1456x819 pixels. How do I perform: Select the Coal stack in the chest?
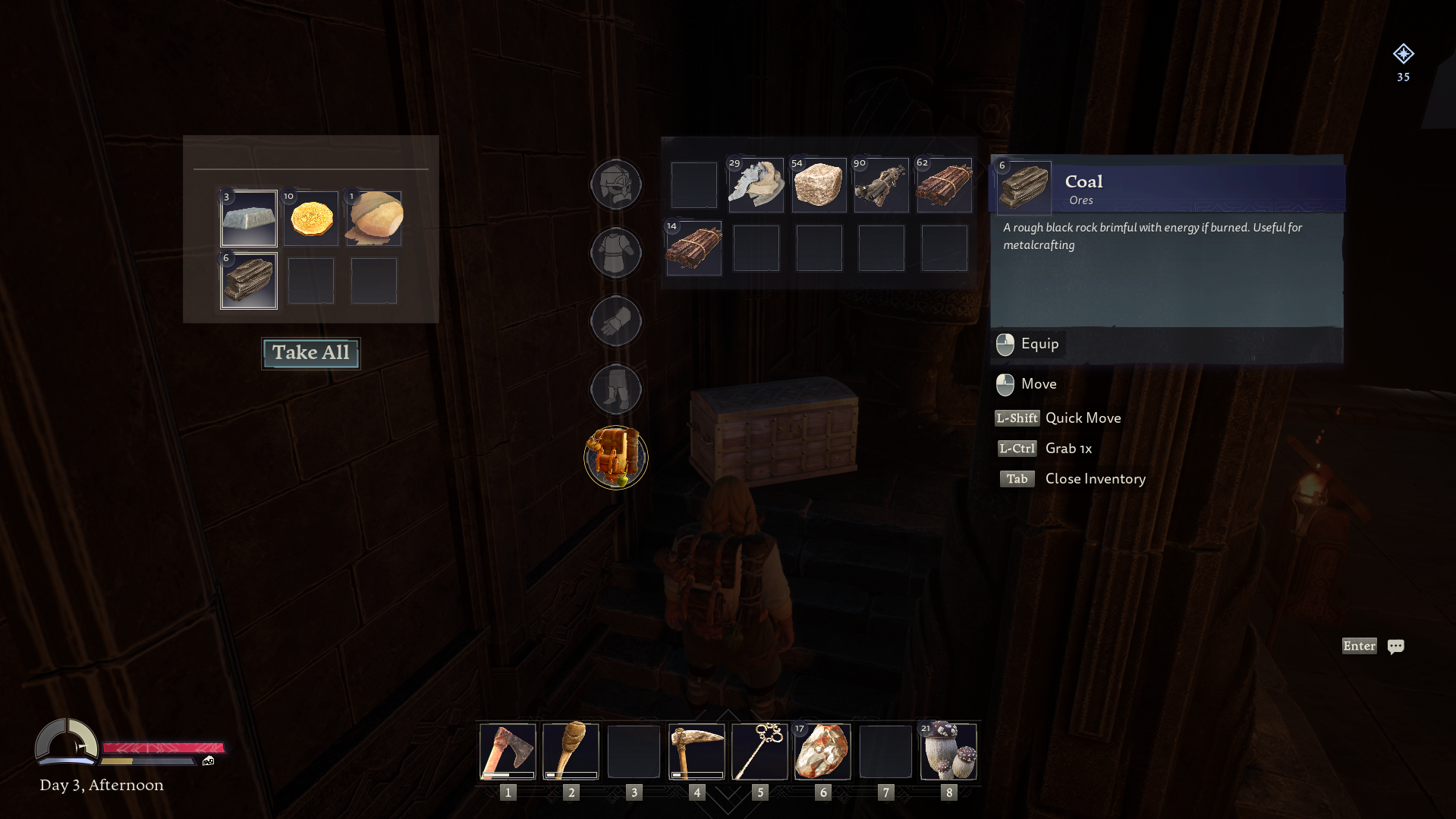[x=248, y=281]
